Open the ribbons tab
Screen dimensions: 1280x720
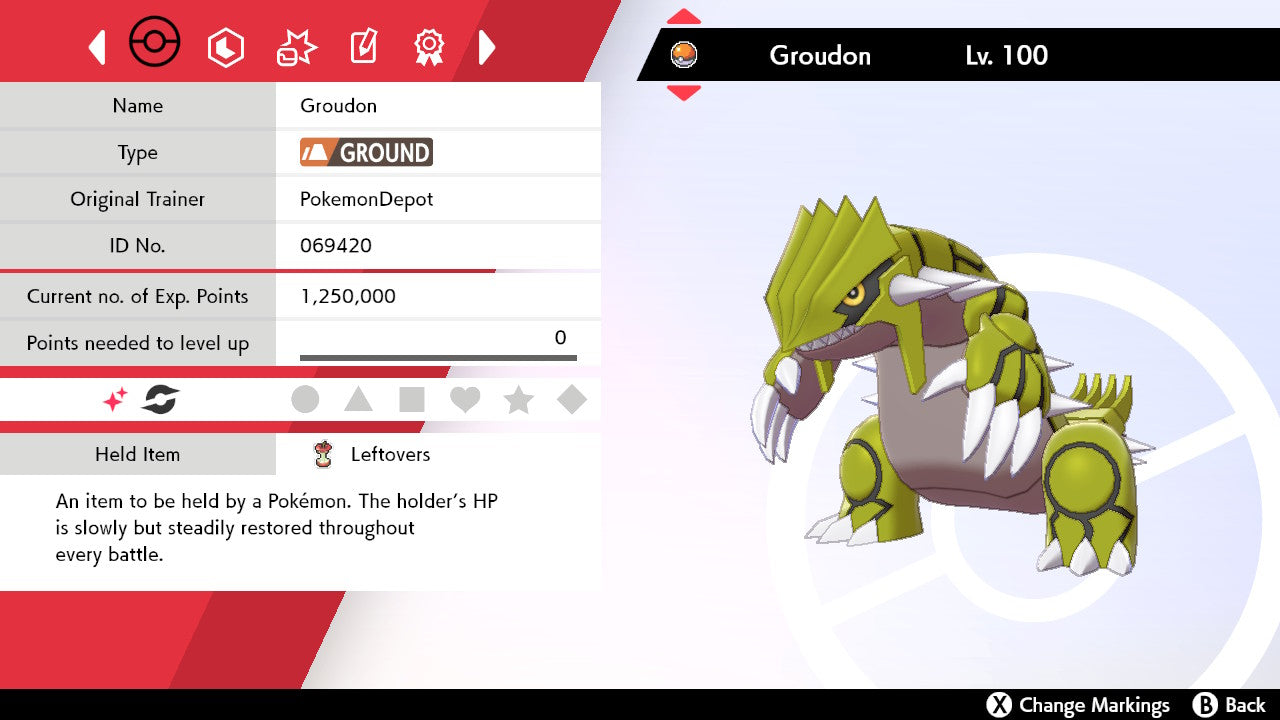point(429,47)
